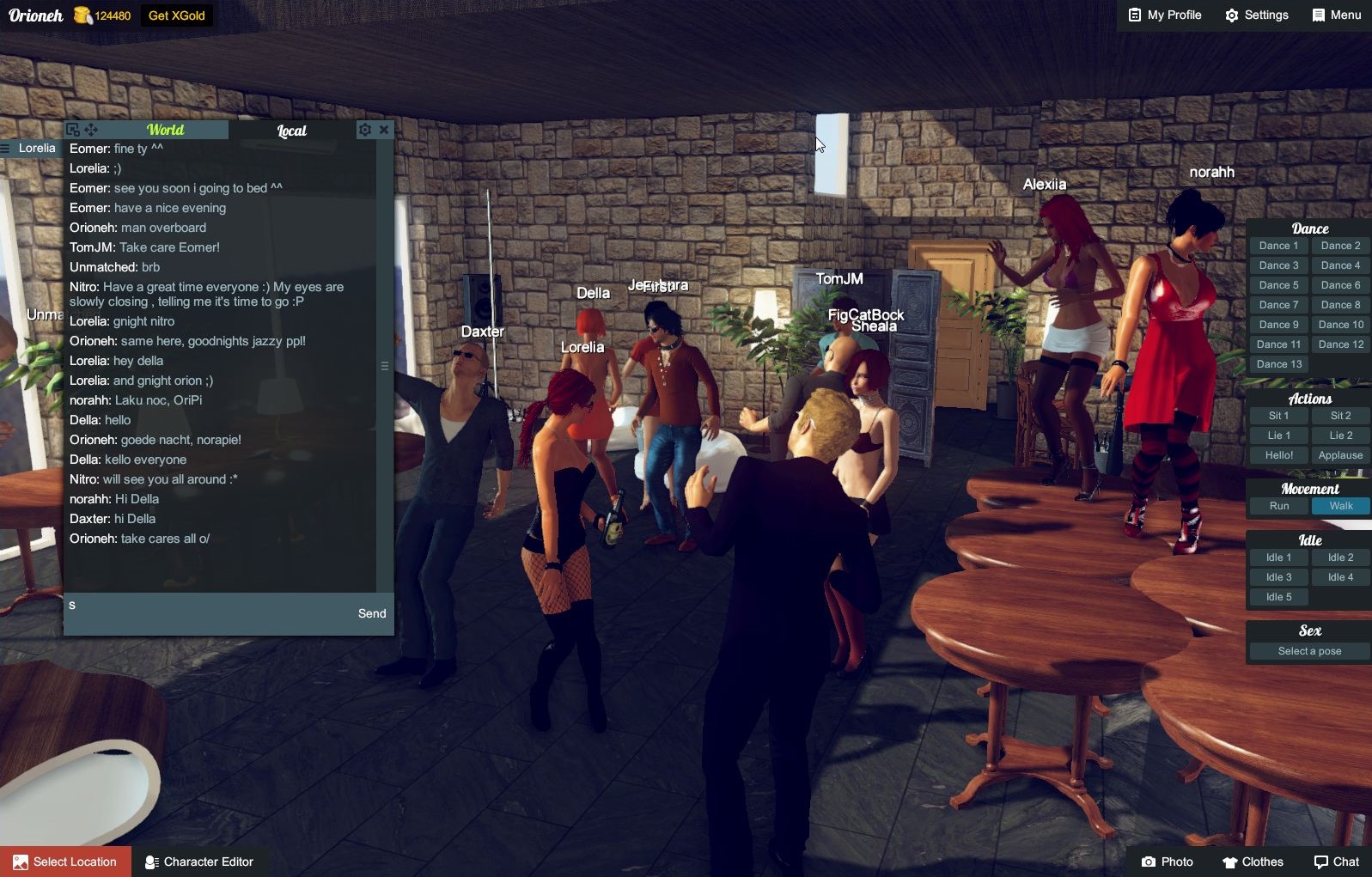
Task: Trigger the Hello! greeting action
Action: [1278, 455]
